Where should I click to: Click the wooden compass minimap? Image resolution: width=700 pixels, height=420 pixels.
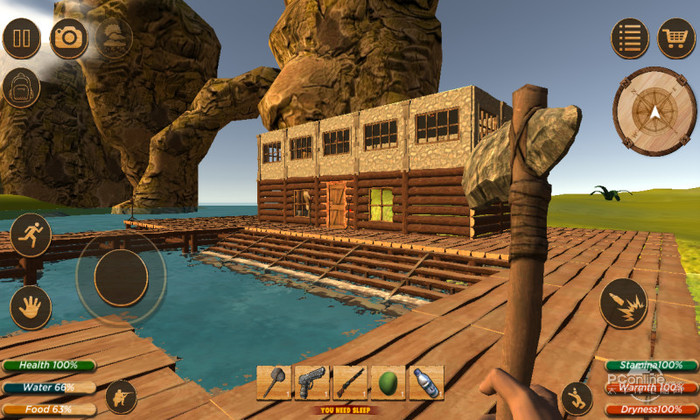click(x=654, y=110)
